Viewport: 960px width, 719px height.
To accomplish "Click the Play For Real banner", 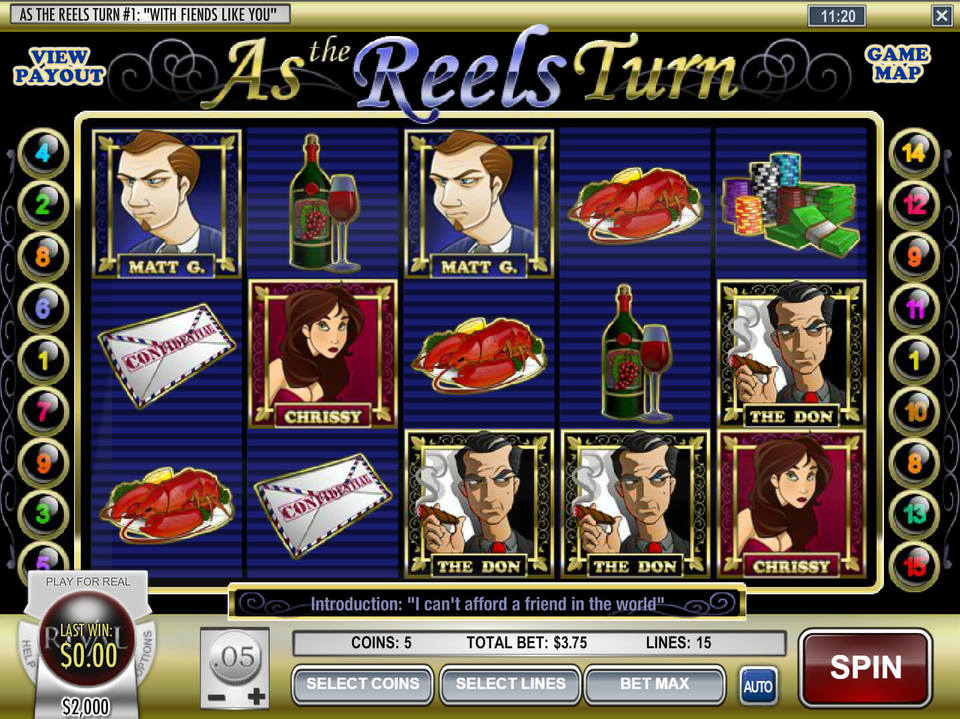I will 86,581.
